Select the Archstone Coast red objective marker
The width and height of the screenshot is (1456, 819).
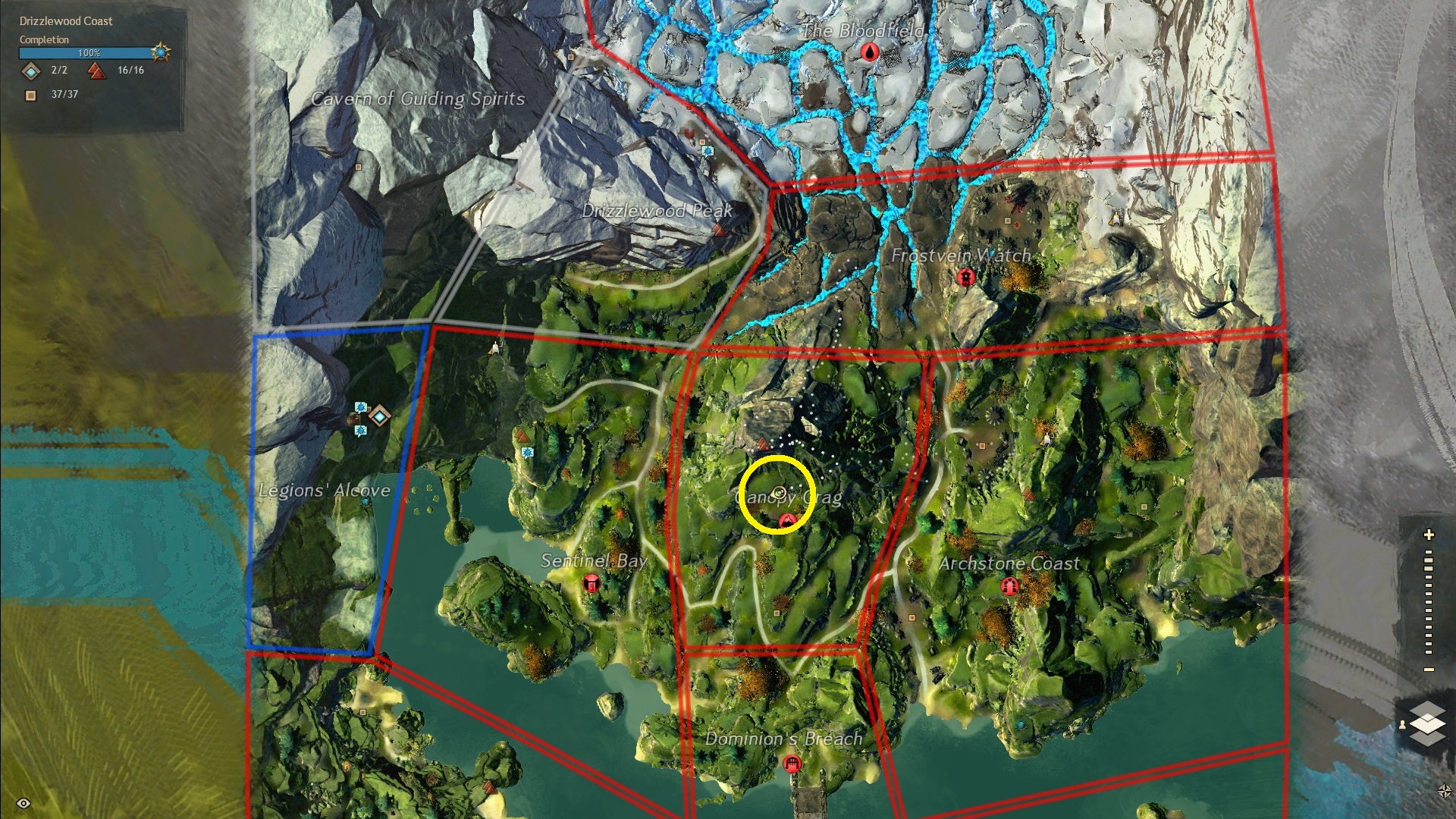[1009, 585]
